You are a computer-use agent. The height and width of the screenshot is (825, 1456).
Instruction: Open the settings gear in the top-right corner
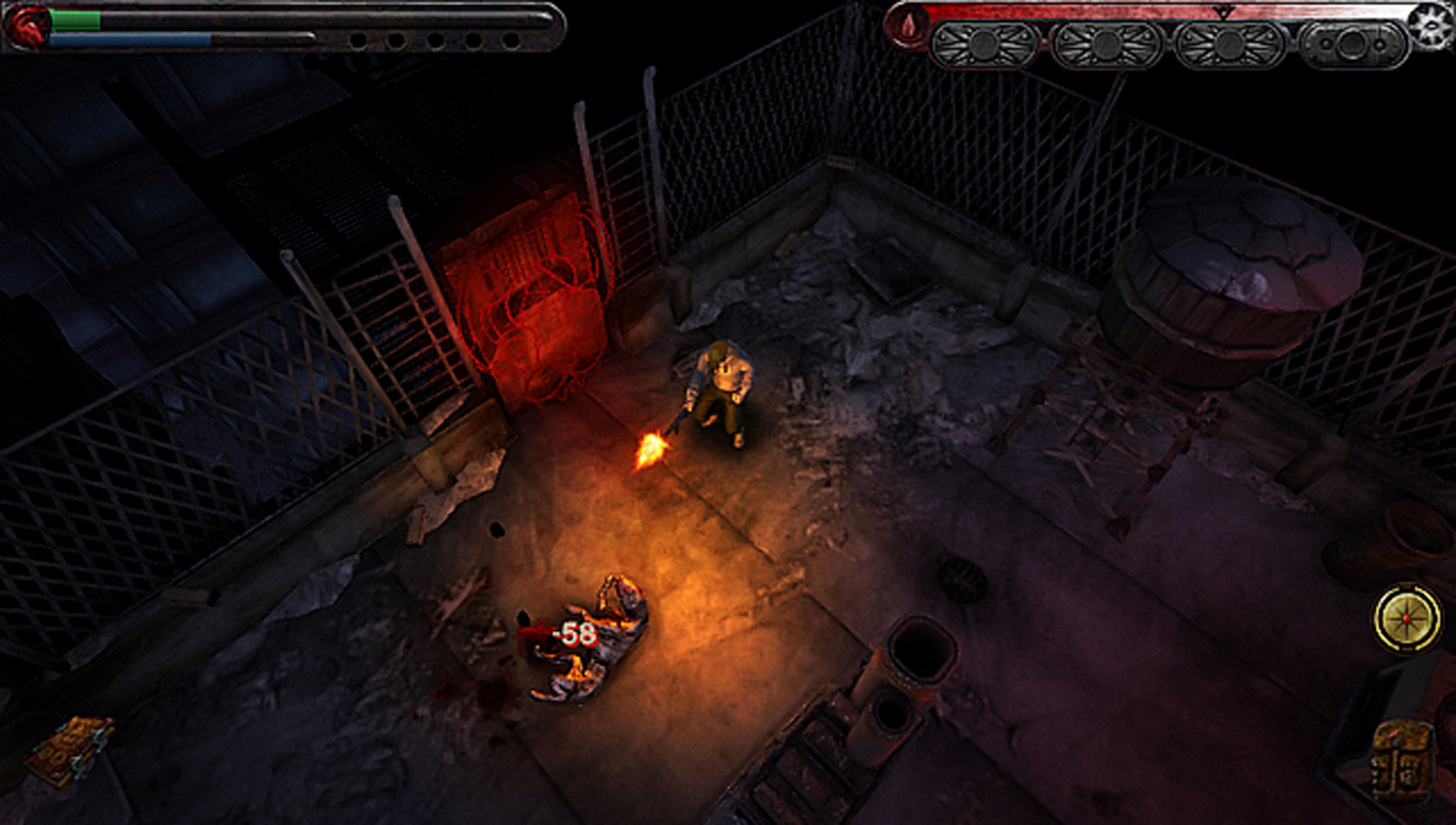(x=1431, y=25)
